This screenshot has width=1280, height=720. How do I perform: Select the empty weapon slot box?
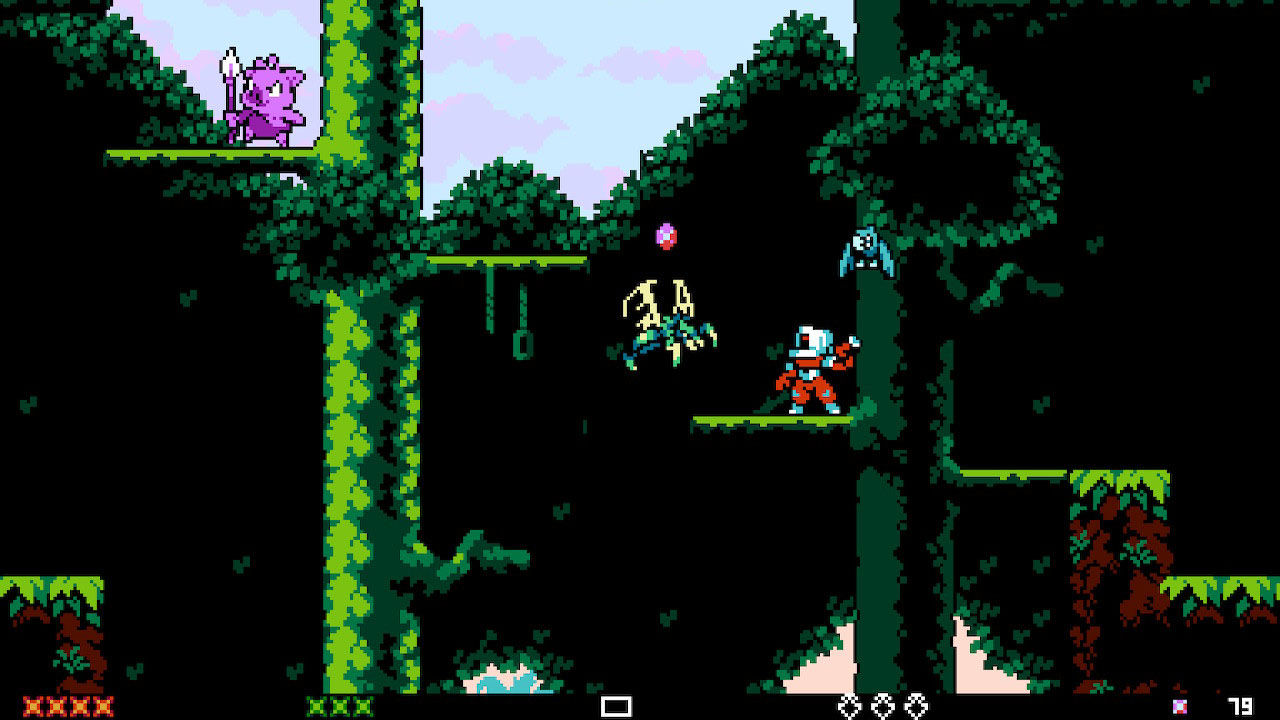616,706
